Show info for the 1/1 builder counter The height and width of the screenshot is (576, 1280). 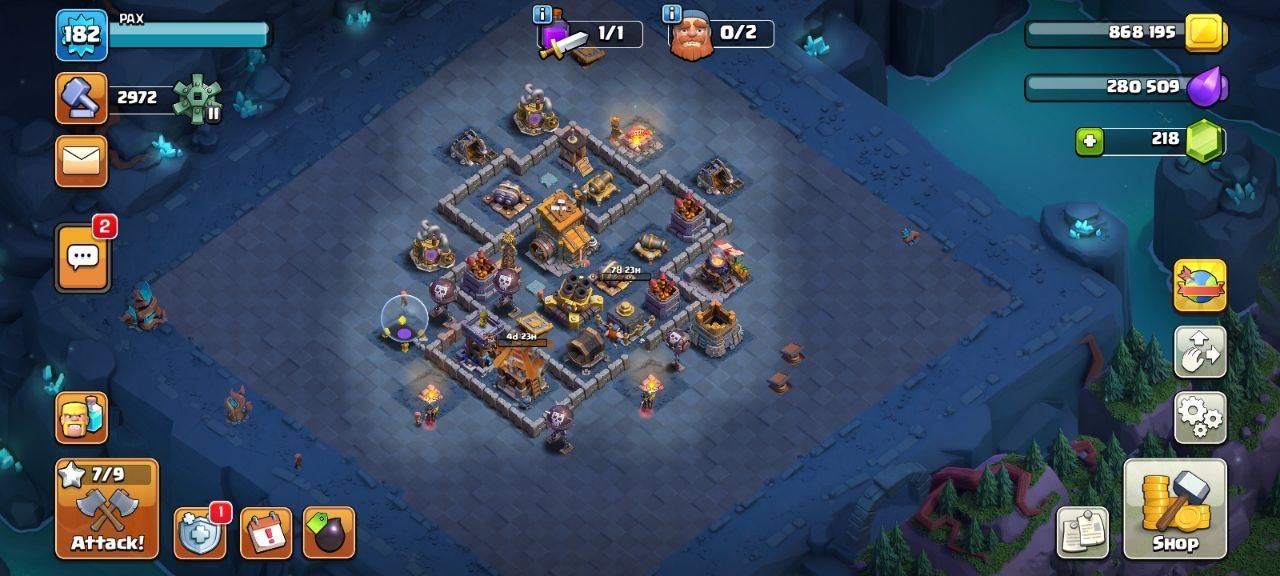click(543, 14)
